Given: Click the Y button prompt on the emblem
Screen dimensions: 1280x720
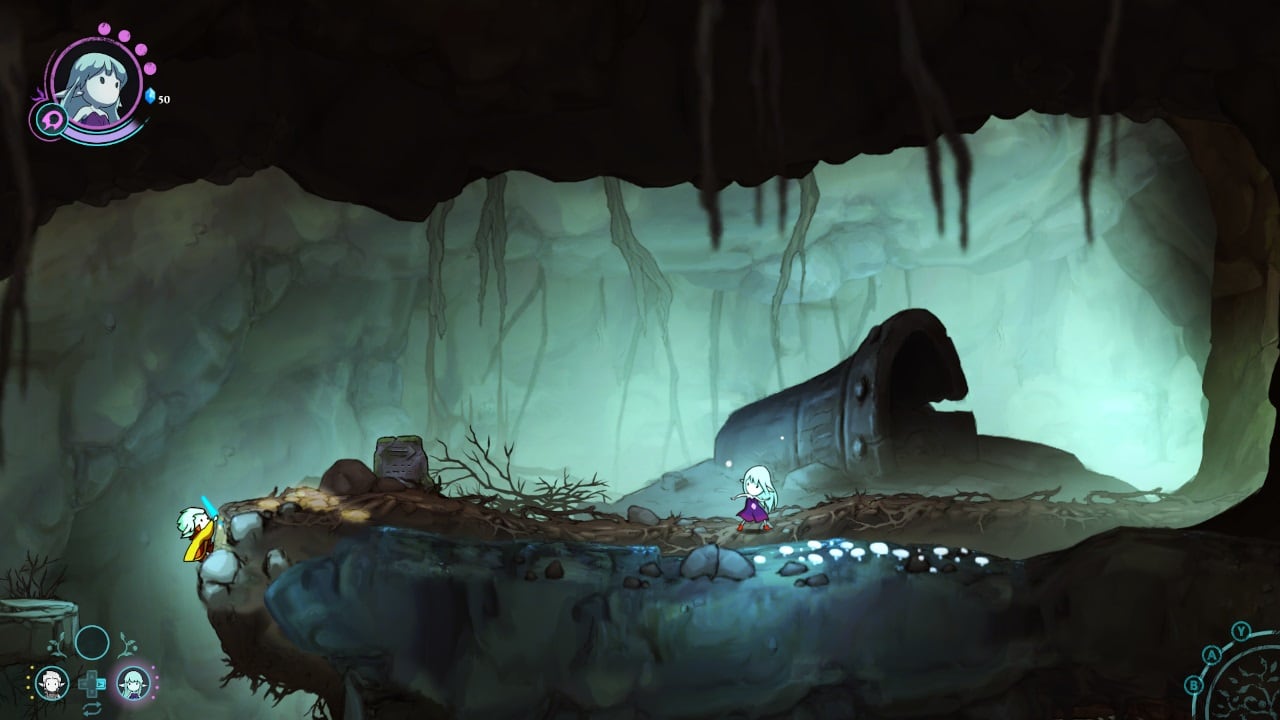Looking at the screenshot, I should (x=1241, y=630).
